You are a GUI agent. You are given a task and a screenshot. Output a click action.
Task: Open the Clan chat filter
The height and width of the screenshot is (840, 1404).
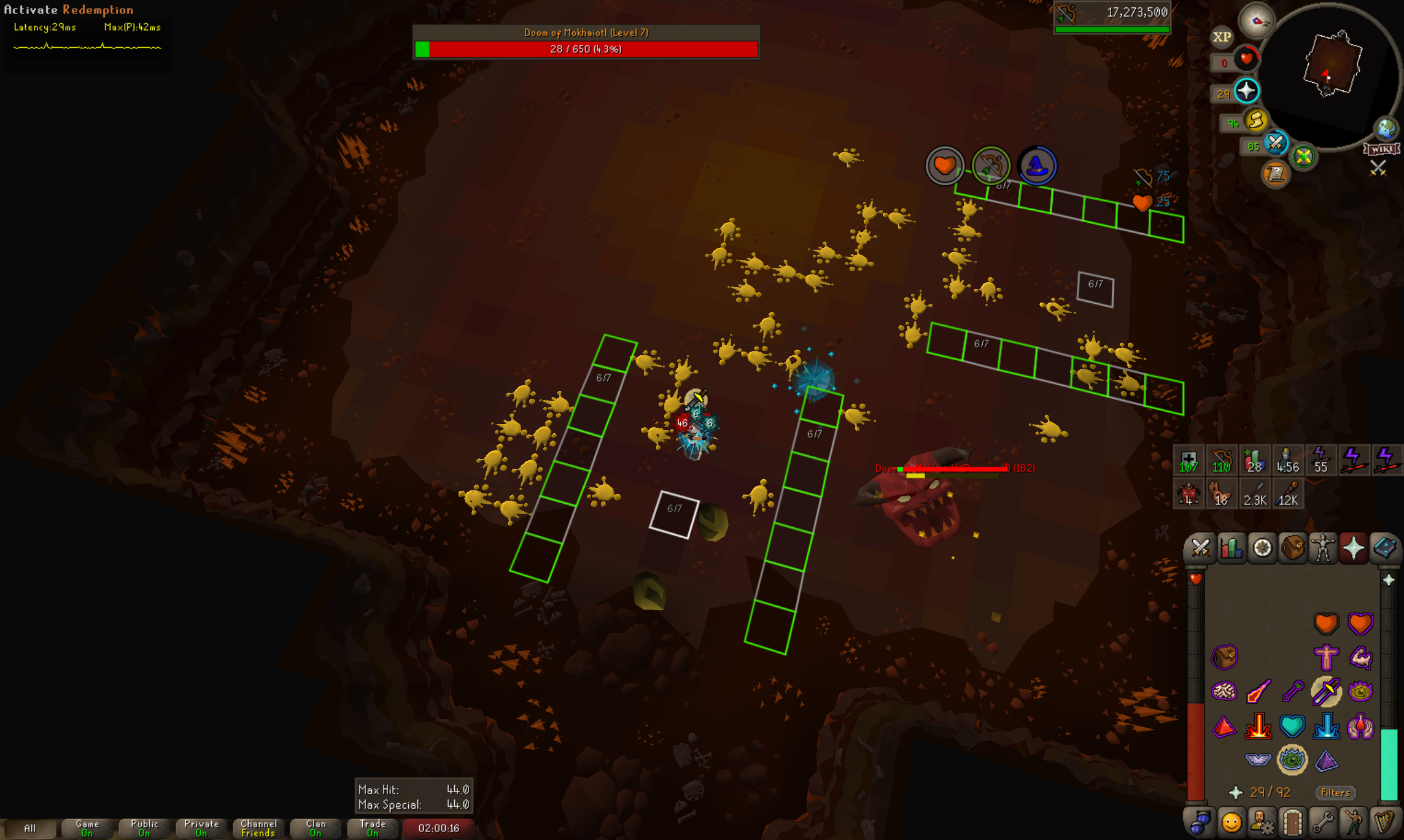(316, 828)
